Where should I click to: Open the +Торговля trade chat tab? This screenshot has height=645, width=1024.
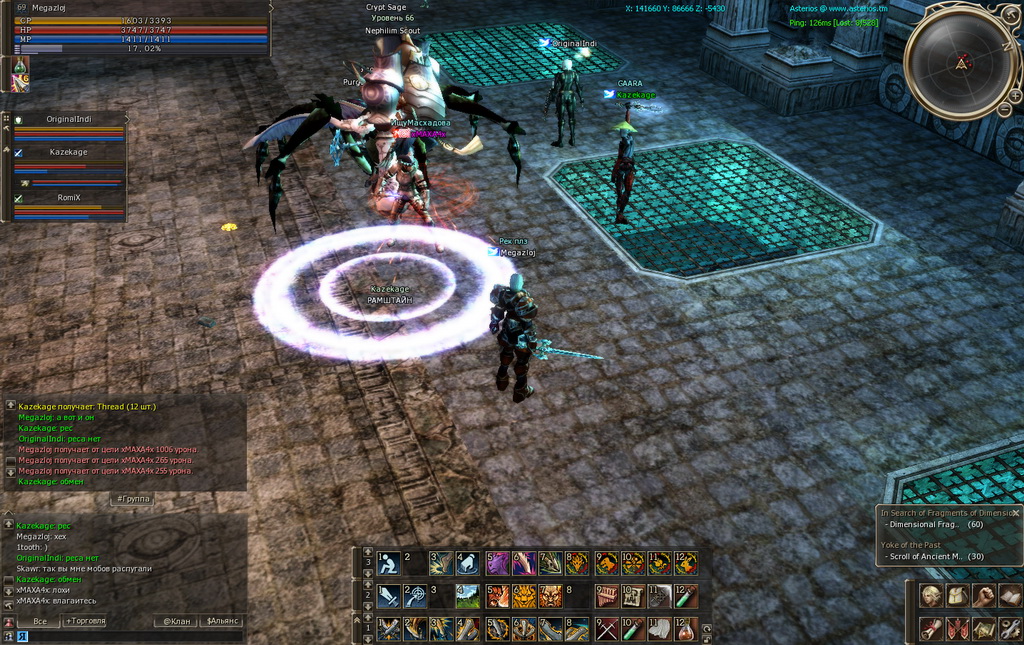pos(86,621)
